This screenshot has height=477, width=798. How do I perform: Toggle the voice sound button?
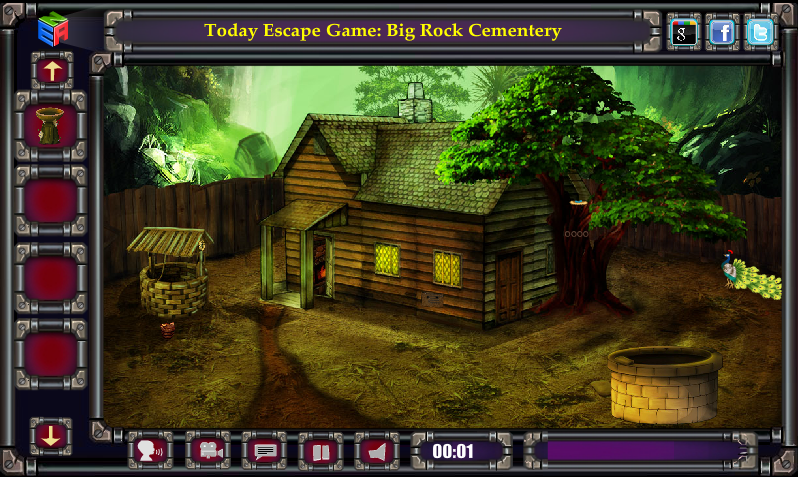coord(150,451)
